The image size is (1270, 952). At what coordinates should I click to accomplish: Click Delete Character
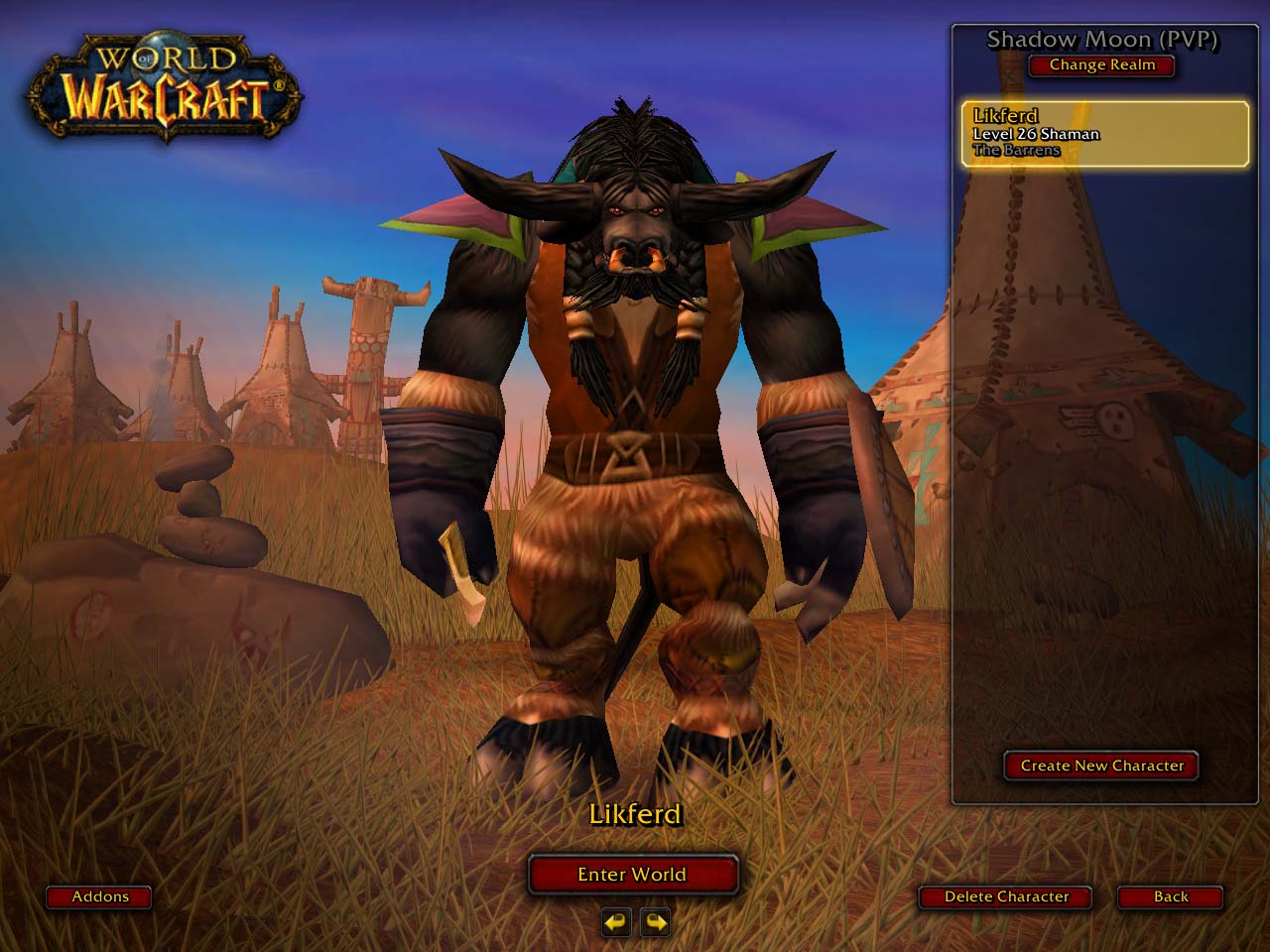[1005, 896]
